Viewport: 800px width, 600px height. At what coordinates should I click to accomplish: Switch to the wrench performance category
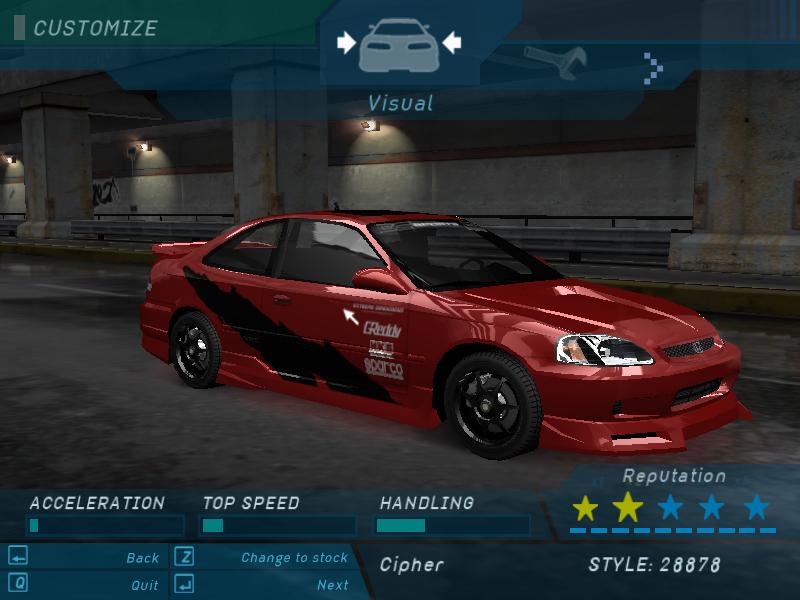(553, 62)
